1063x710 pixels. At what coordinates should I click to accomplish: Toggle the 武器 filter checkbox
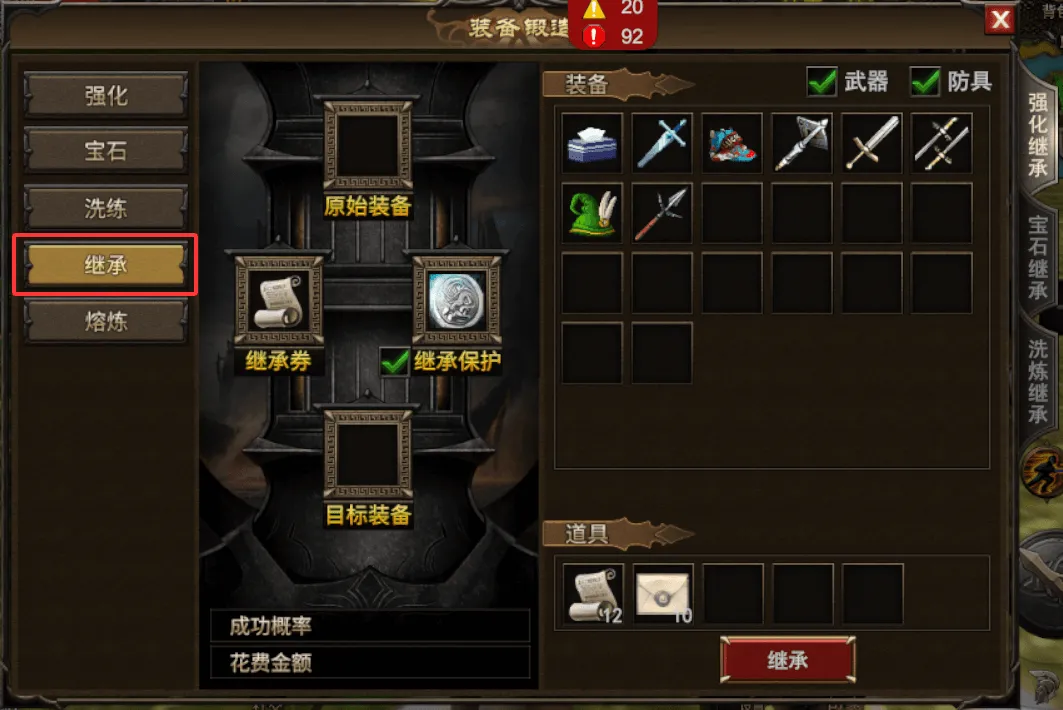(822, 83)
